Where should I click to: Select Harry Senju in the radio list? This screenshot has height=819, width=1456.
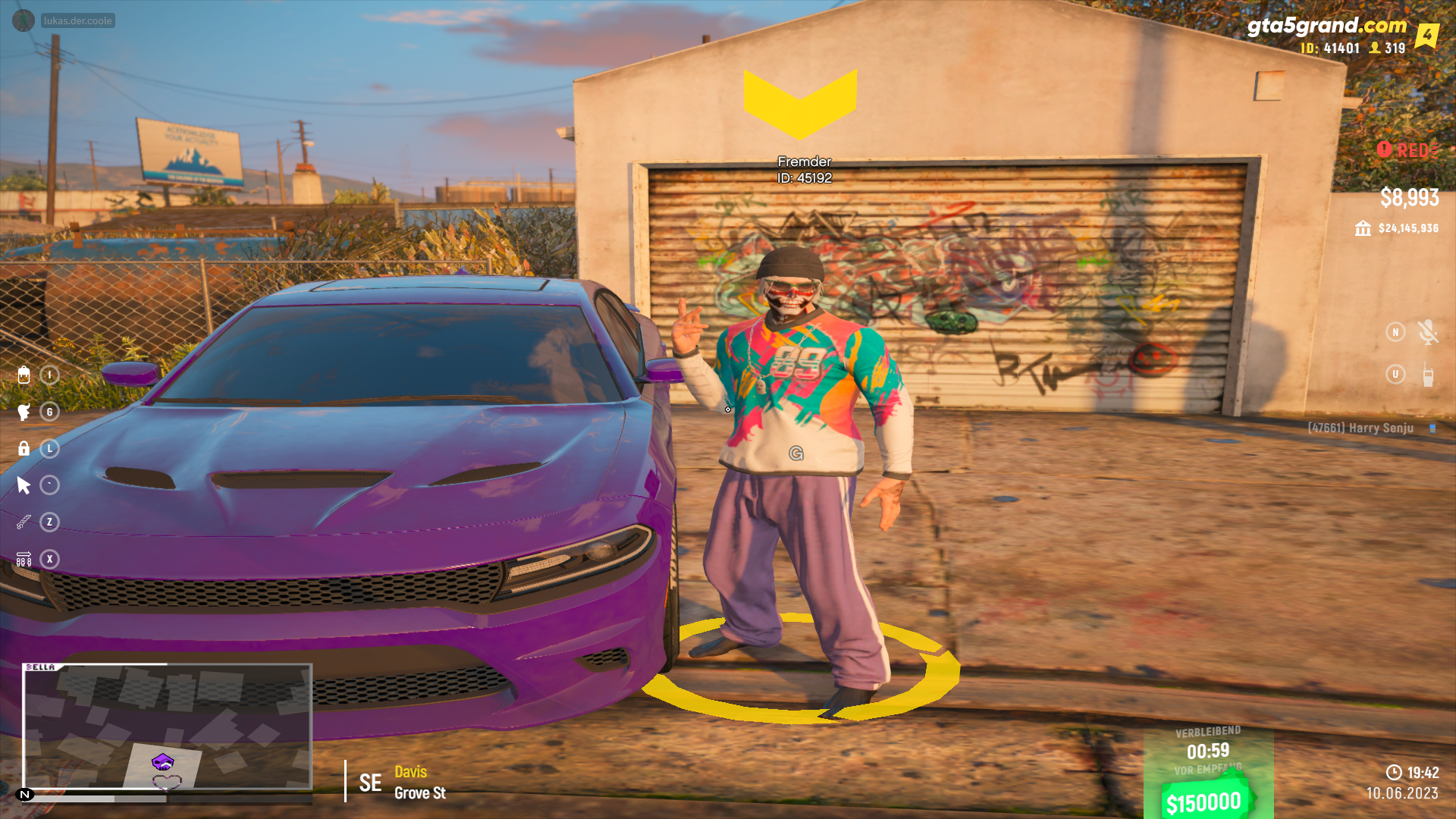pyautogui.click(x=1360, y=428)
